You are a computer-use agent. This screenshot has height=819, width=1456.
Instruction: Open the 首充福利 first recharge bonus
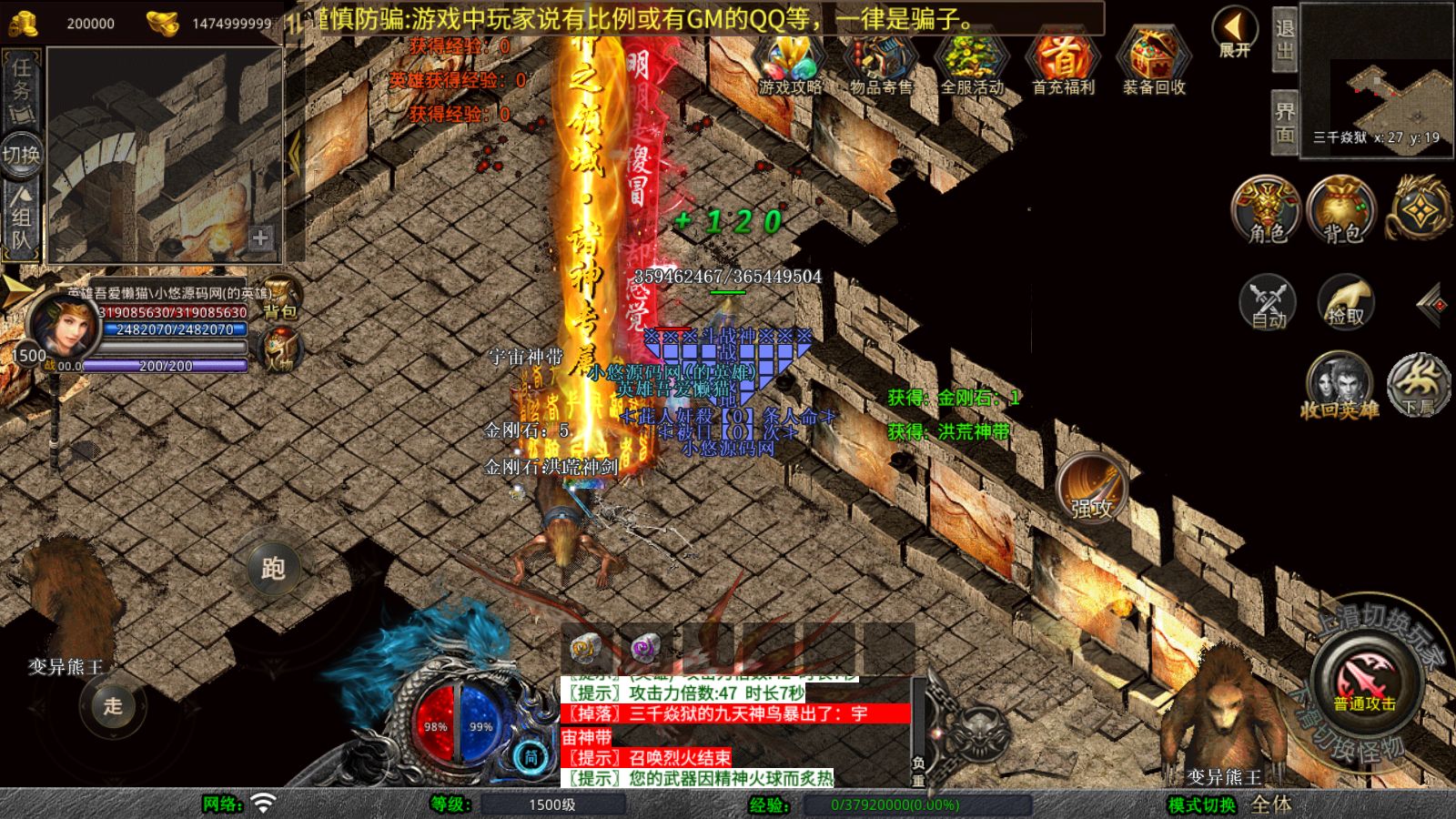pos(1063,62)
